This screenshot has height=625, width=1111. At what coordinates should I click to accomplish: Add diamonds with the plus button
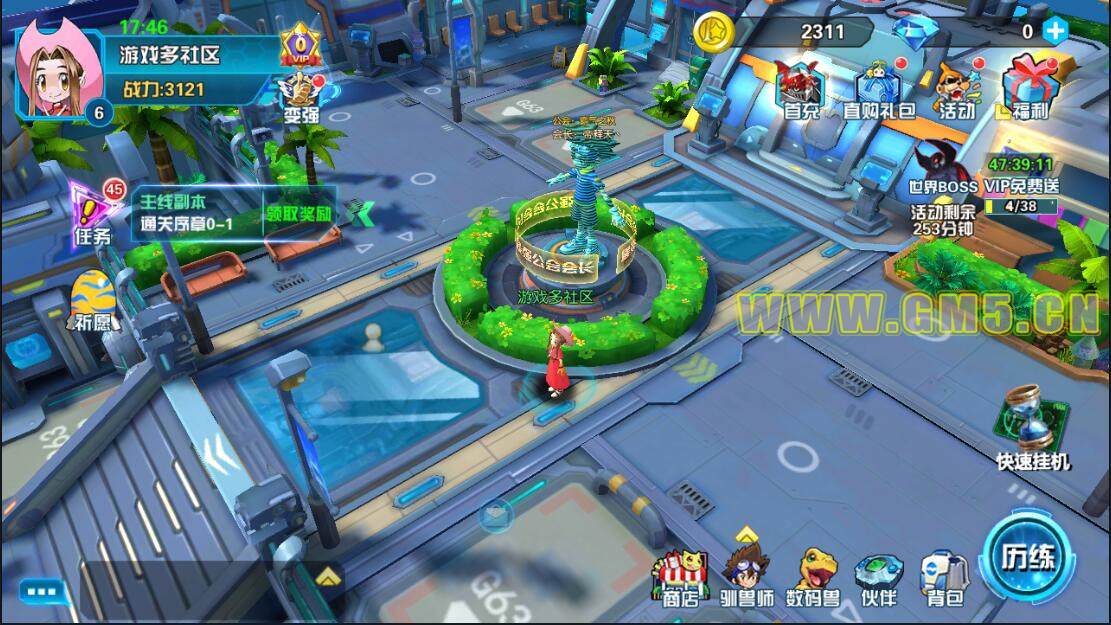[x=1055, y=31]
